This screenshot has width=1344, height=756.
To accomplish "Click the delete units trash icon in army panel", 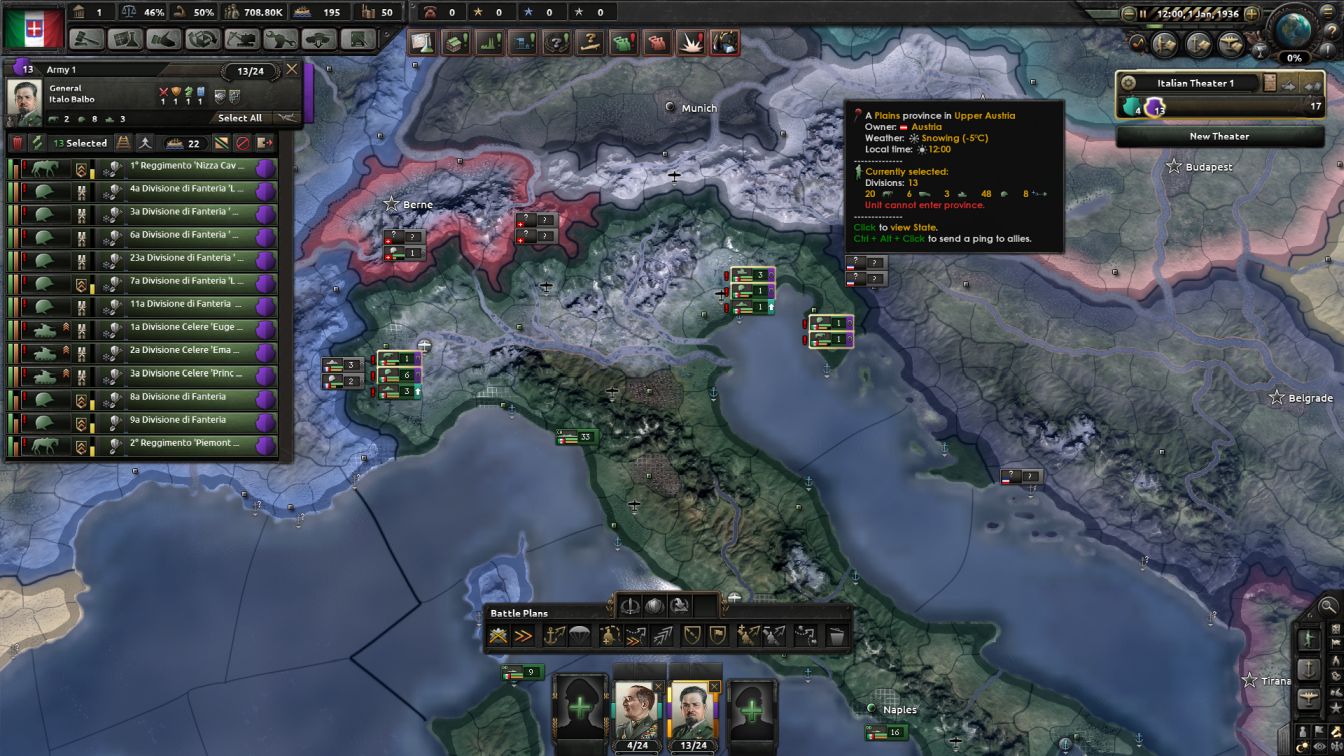I will 18,143.
